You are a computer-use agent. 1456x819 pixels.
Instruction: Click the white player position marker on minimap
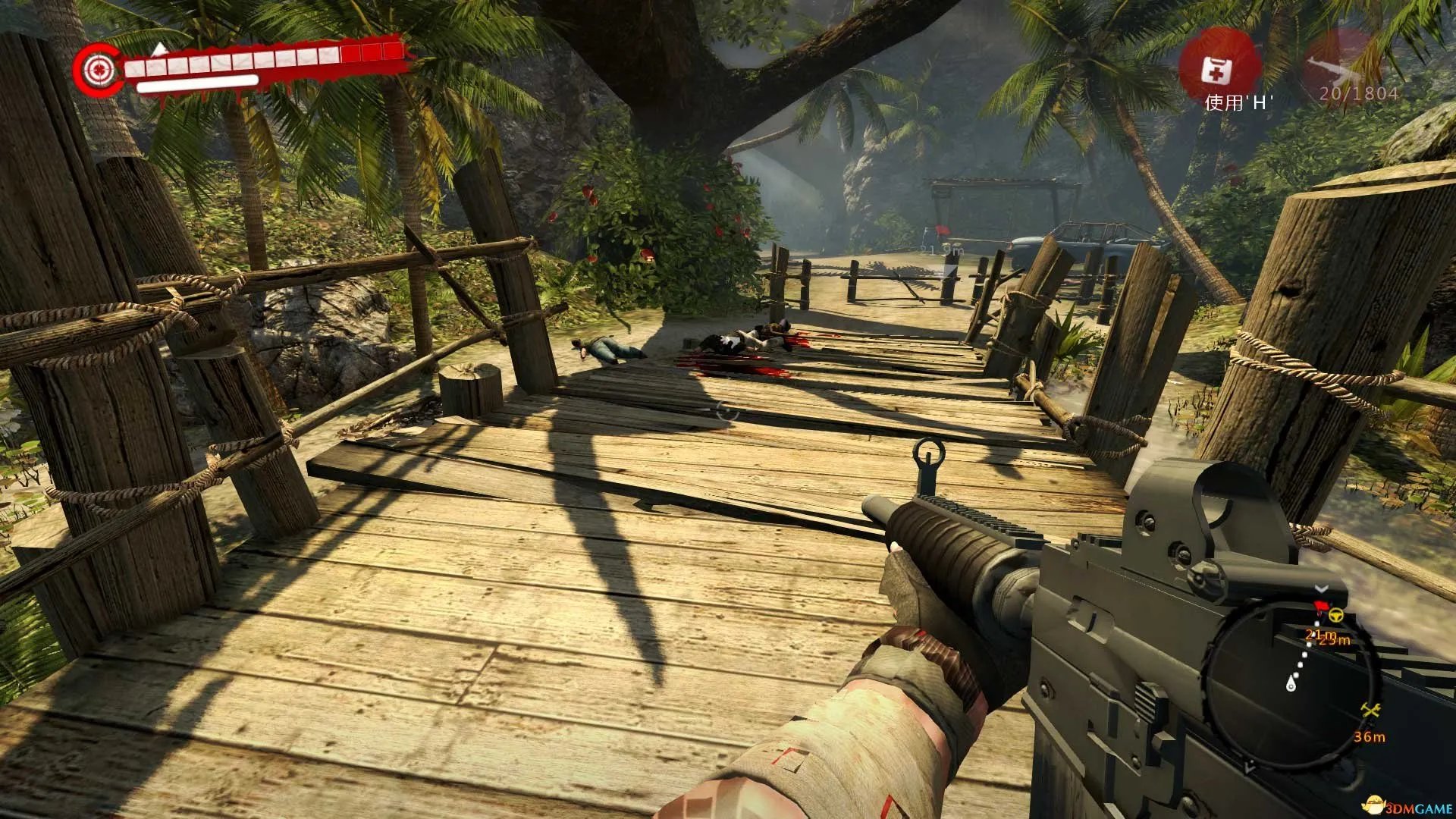[1291, 686]
